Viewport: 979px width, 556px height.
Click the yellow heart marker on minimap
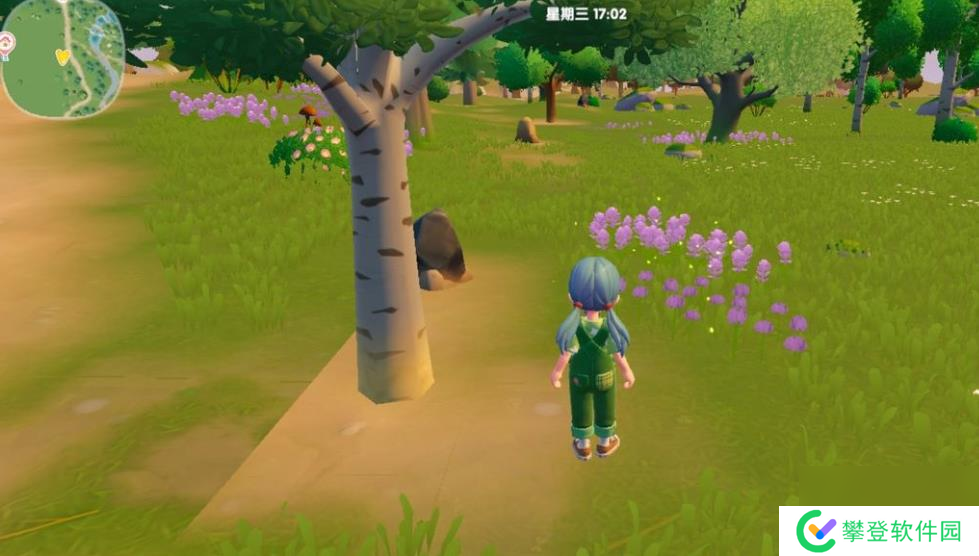click(x=62, y=56)
